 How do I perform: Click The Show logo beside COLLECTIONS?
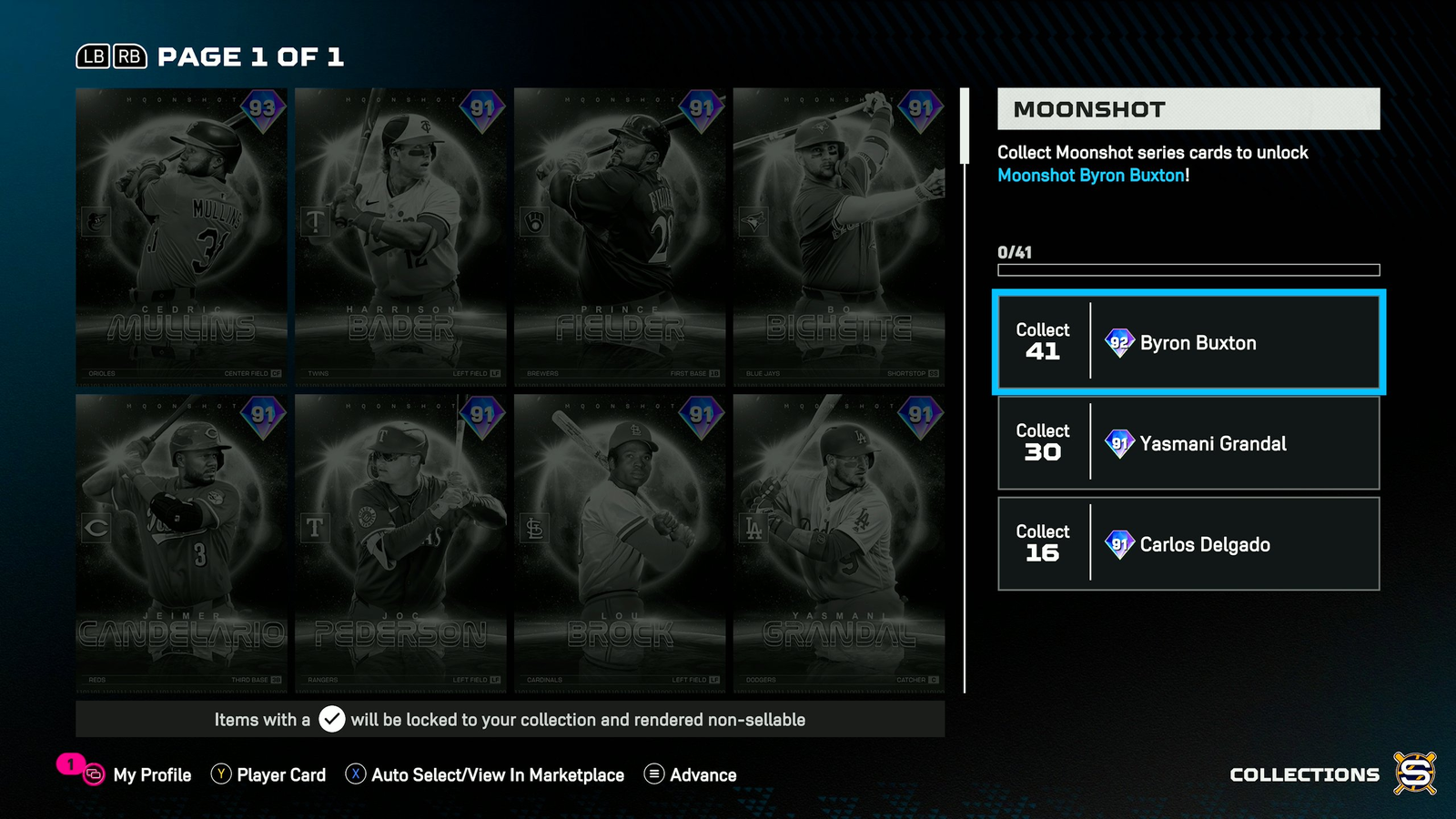[x=1416, y=773]
